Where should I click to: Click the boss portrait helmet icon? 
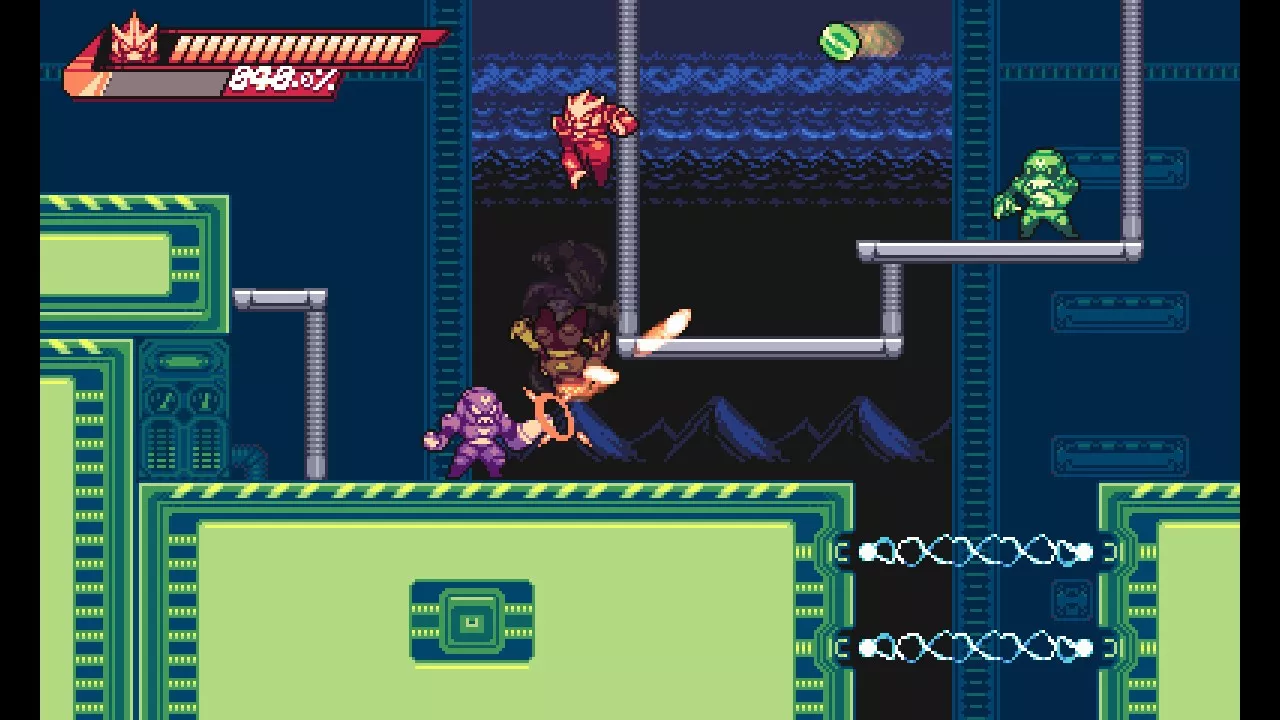[x=135, y=40]
